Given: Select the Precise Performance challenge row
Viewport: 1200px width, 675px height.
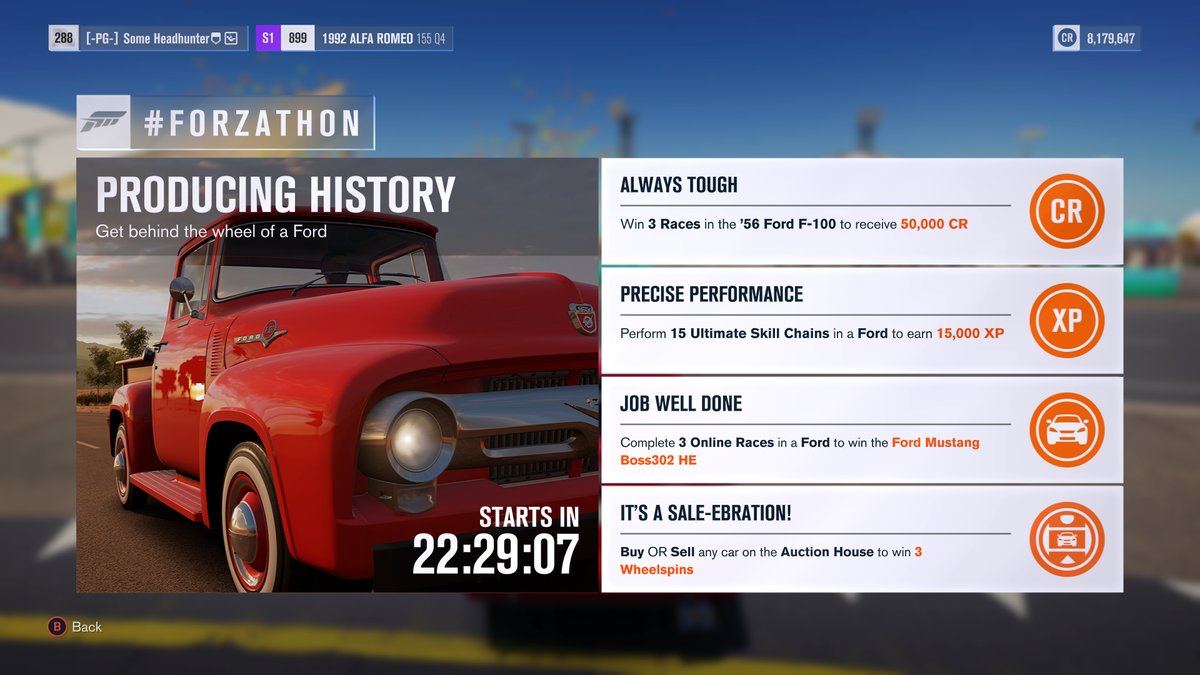Looking at the screenshot, I should (815, 320).
